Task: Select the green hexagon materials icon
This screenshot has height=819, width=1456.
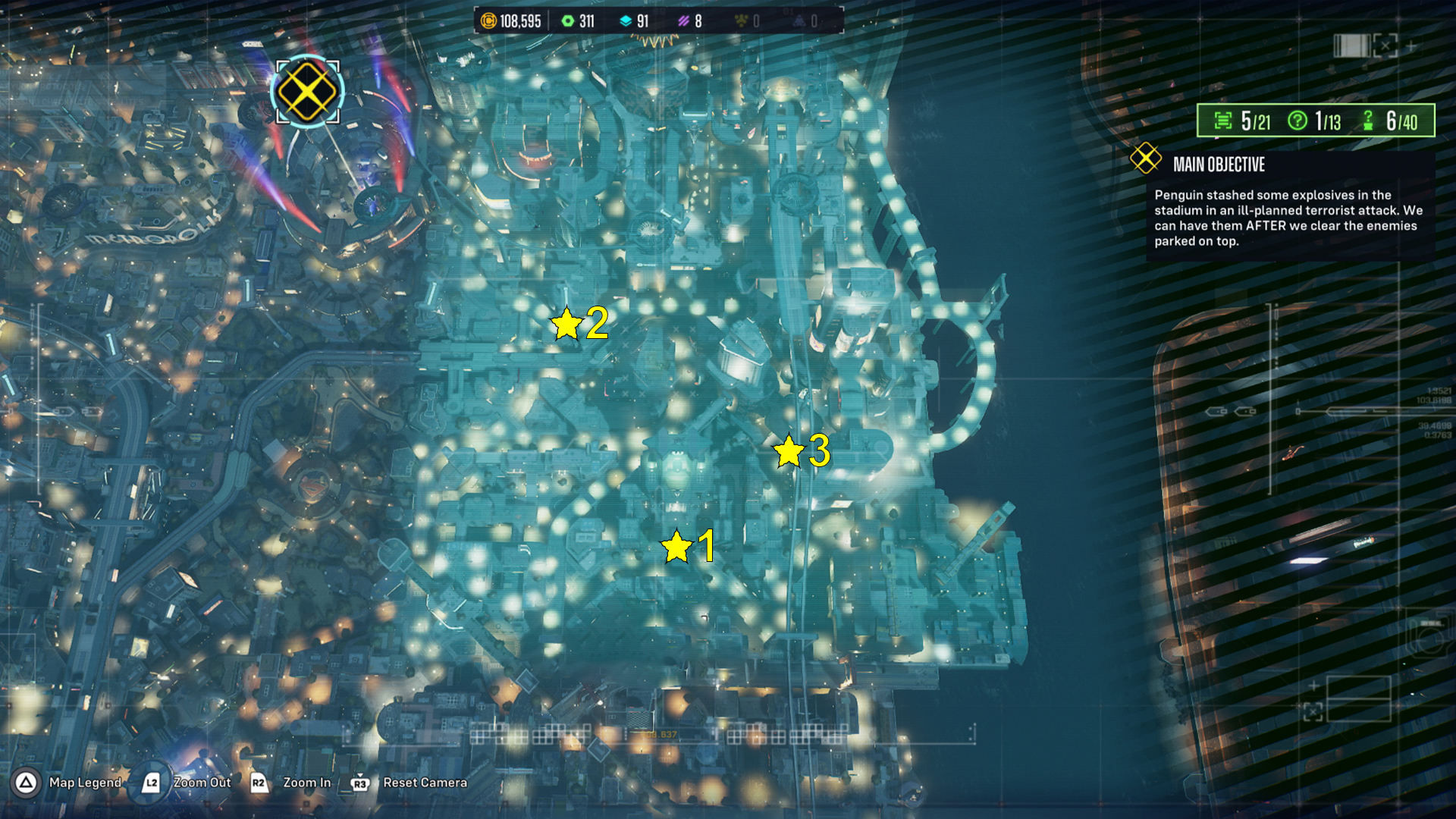Action: [x=567, y=22]
